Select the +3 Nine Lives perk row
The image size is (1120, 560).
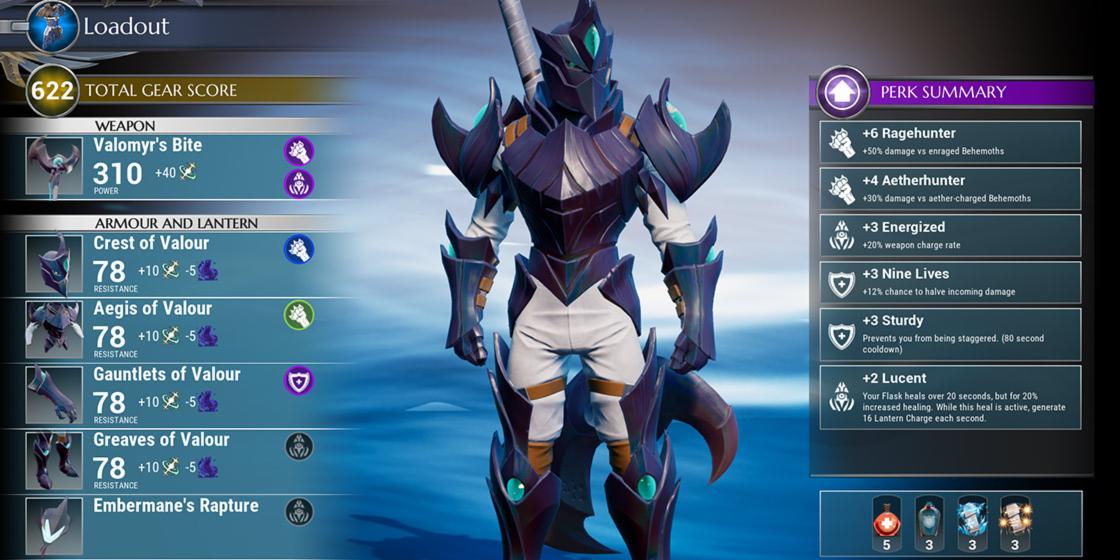point(950,282)
